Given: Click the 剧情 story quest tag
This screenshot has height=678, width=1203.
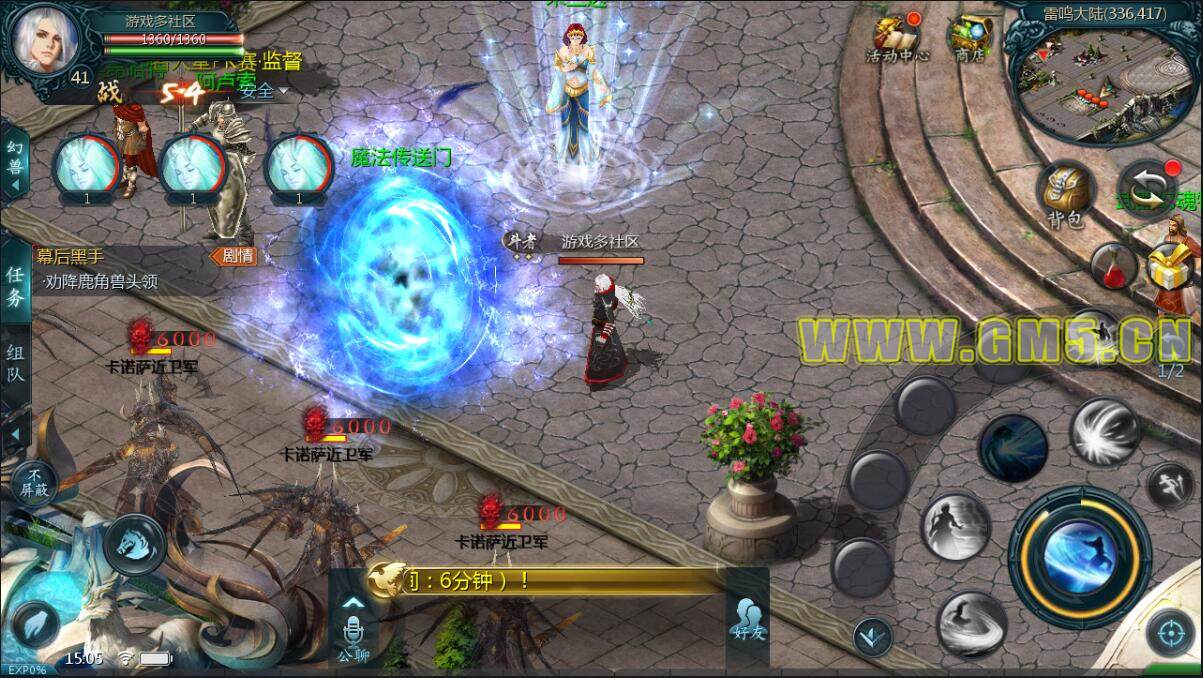Looking at the screenshot, I should pyautogui.click(x=234, y=256).
